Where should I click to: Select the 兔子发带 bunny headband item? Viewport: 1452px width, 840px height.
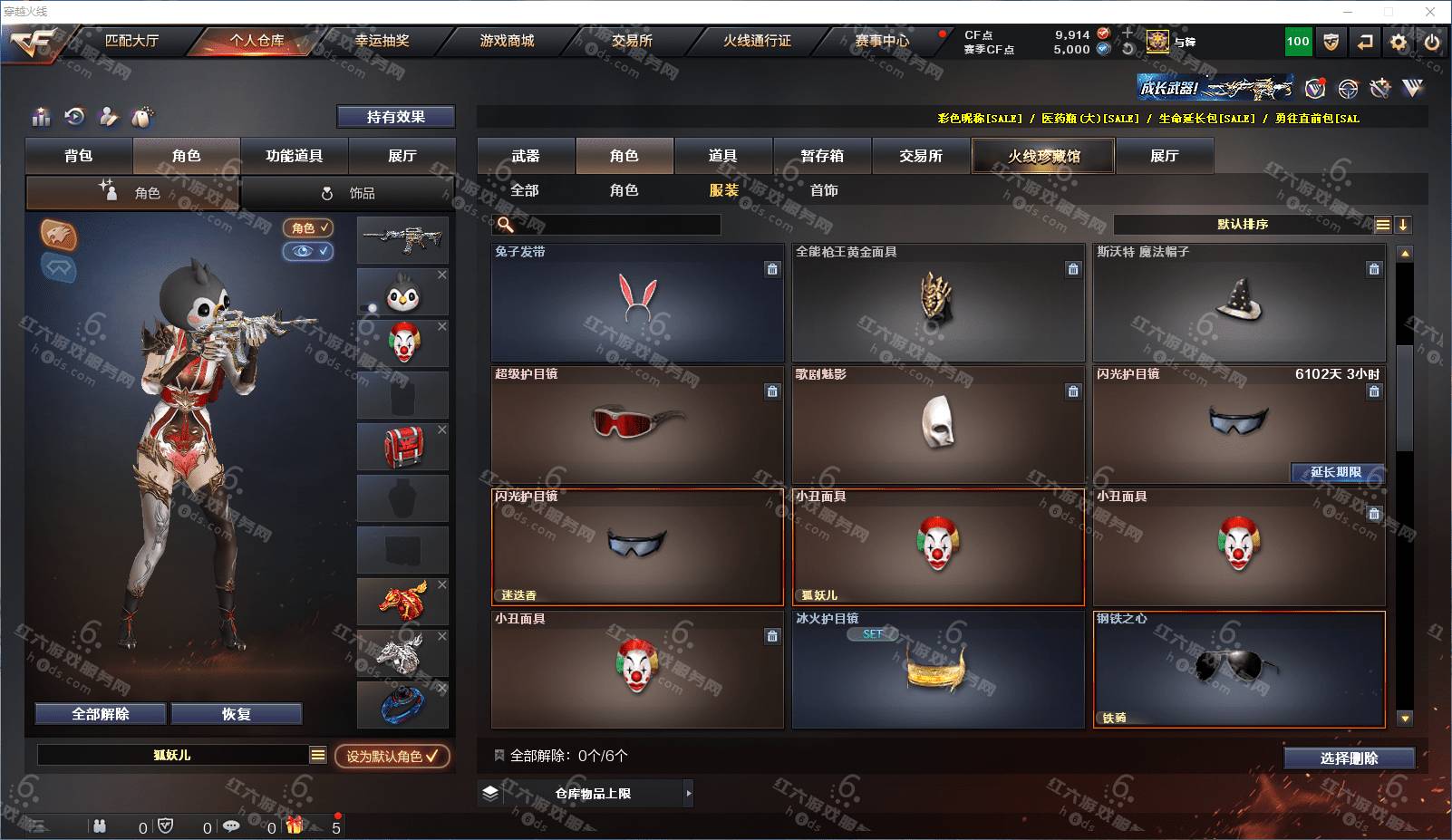point(637,302)
